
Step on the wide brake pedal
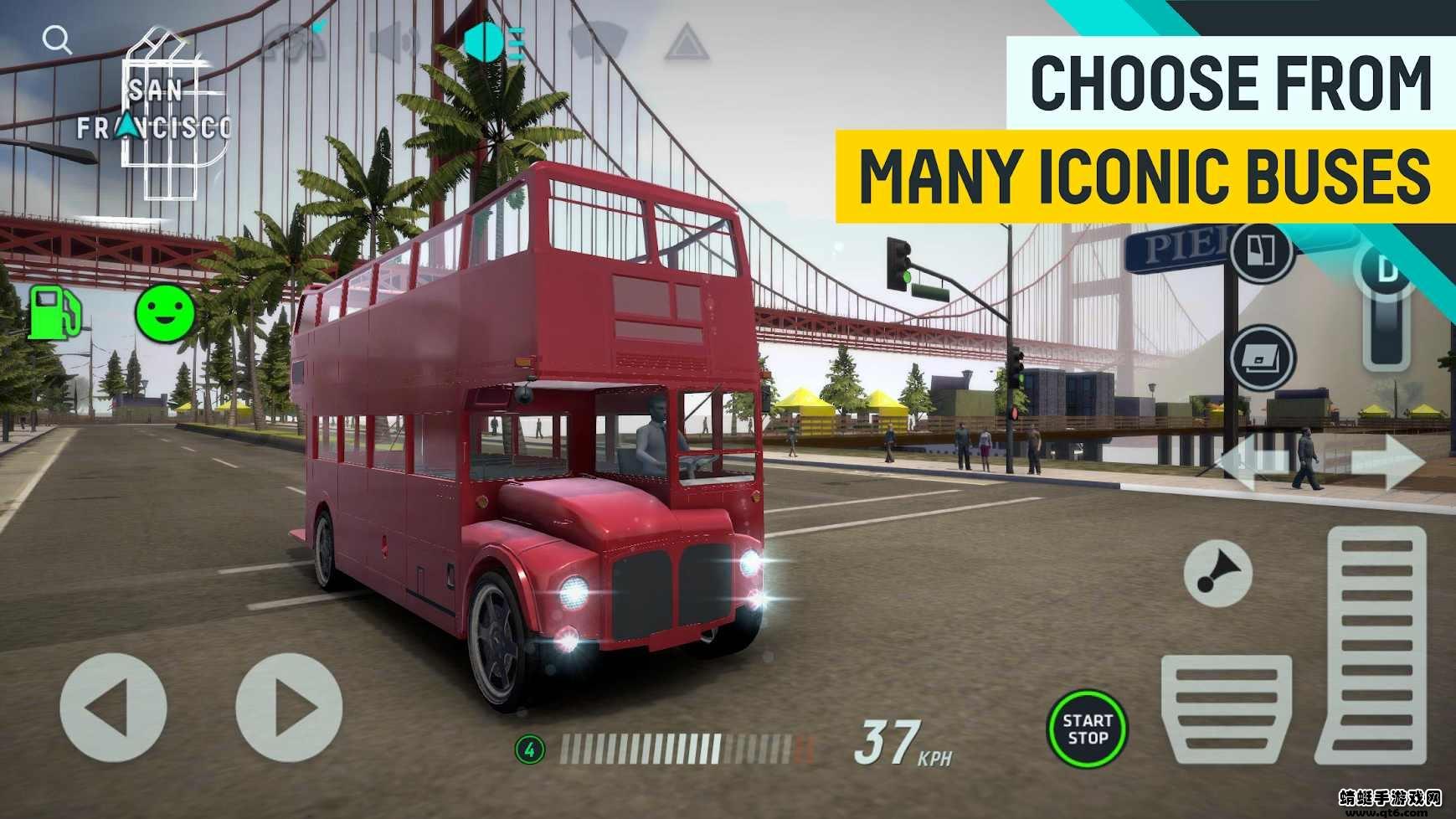(x=1227, y=708)
